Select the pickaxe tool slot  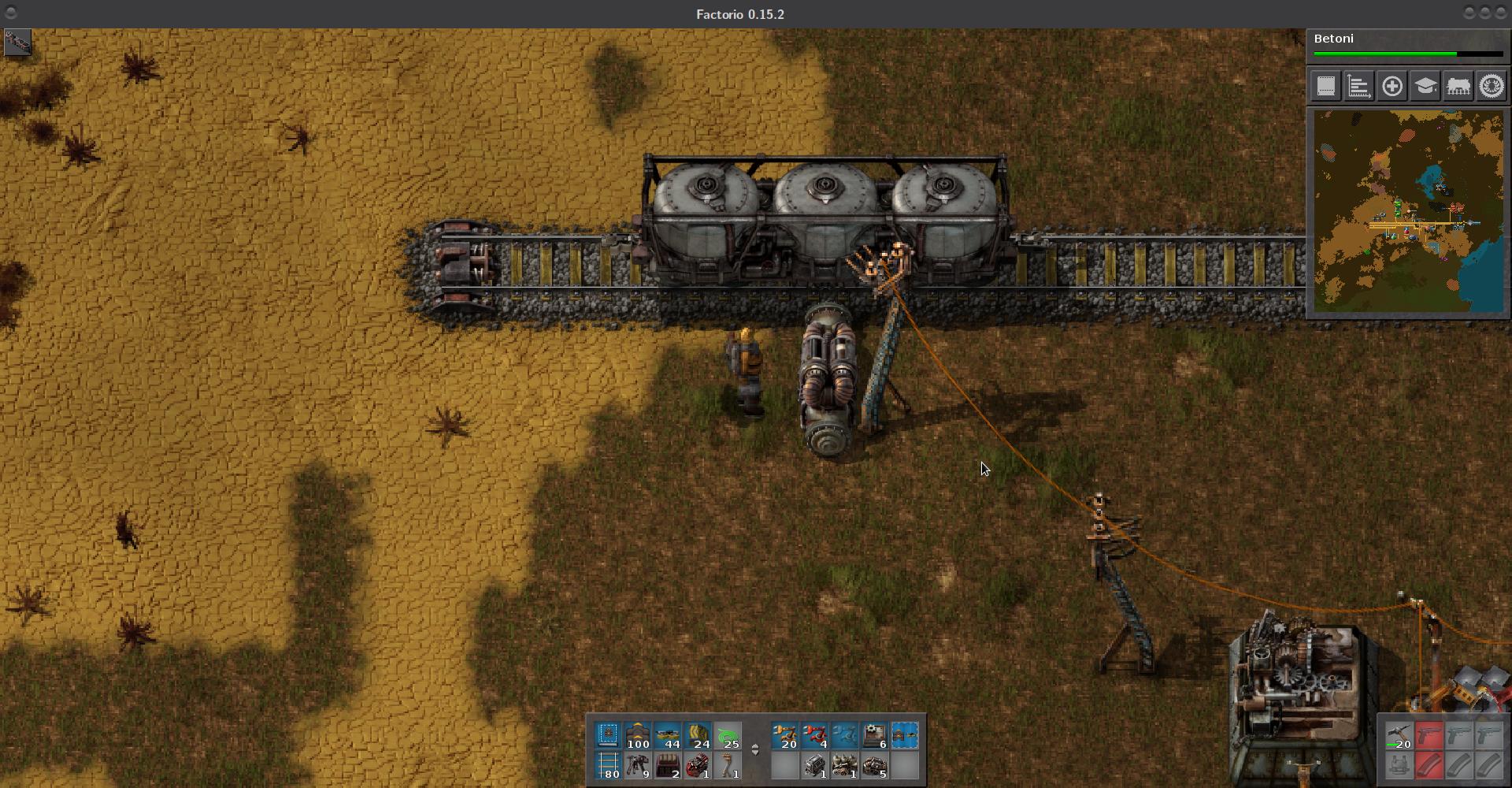pos(1399,734)
